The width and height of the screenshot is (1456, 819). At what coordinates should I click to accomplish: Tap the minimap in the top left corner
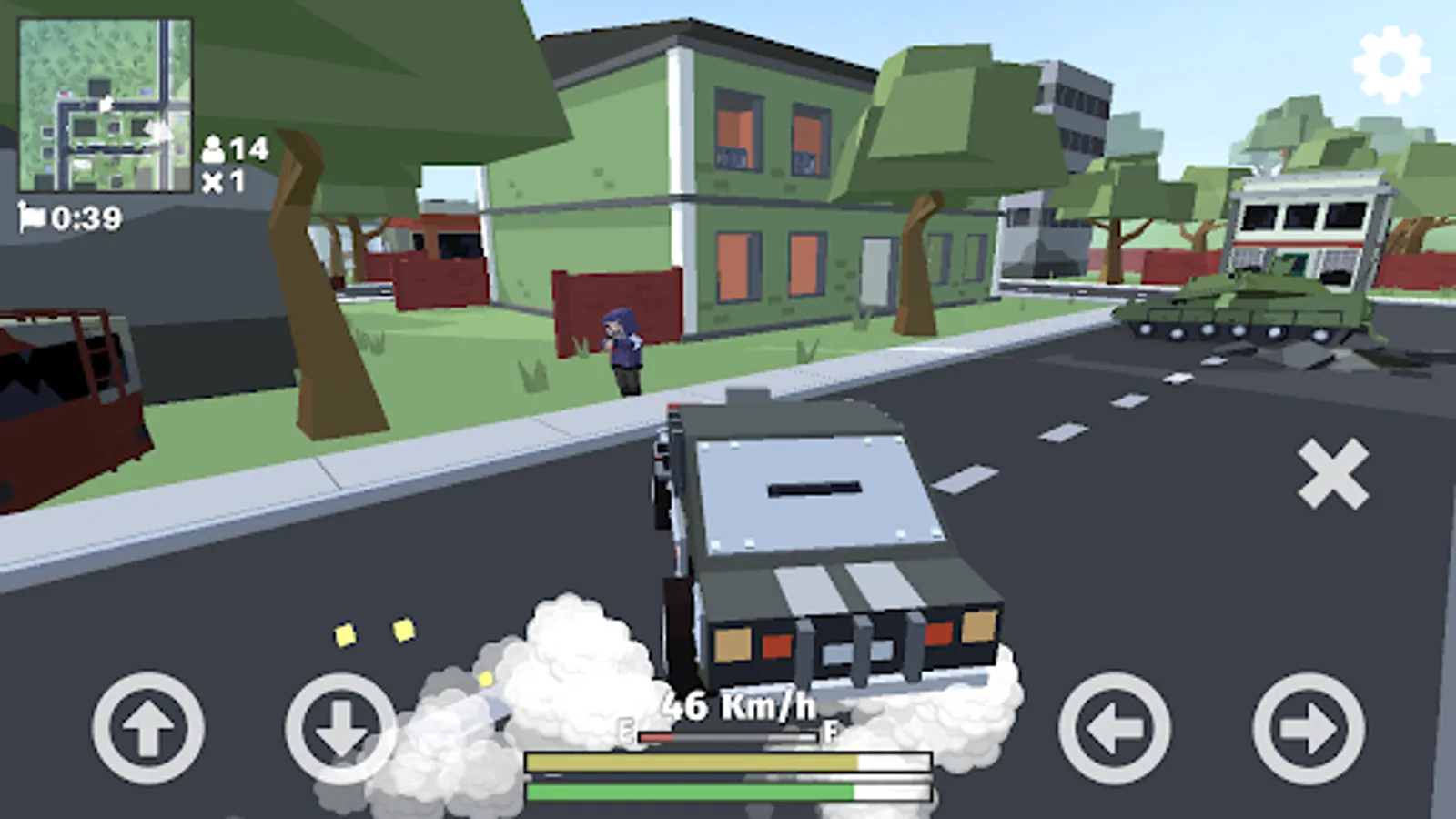105,105
